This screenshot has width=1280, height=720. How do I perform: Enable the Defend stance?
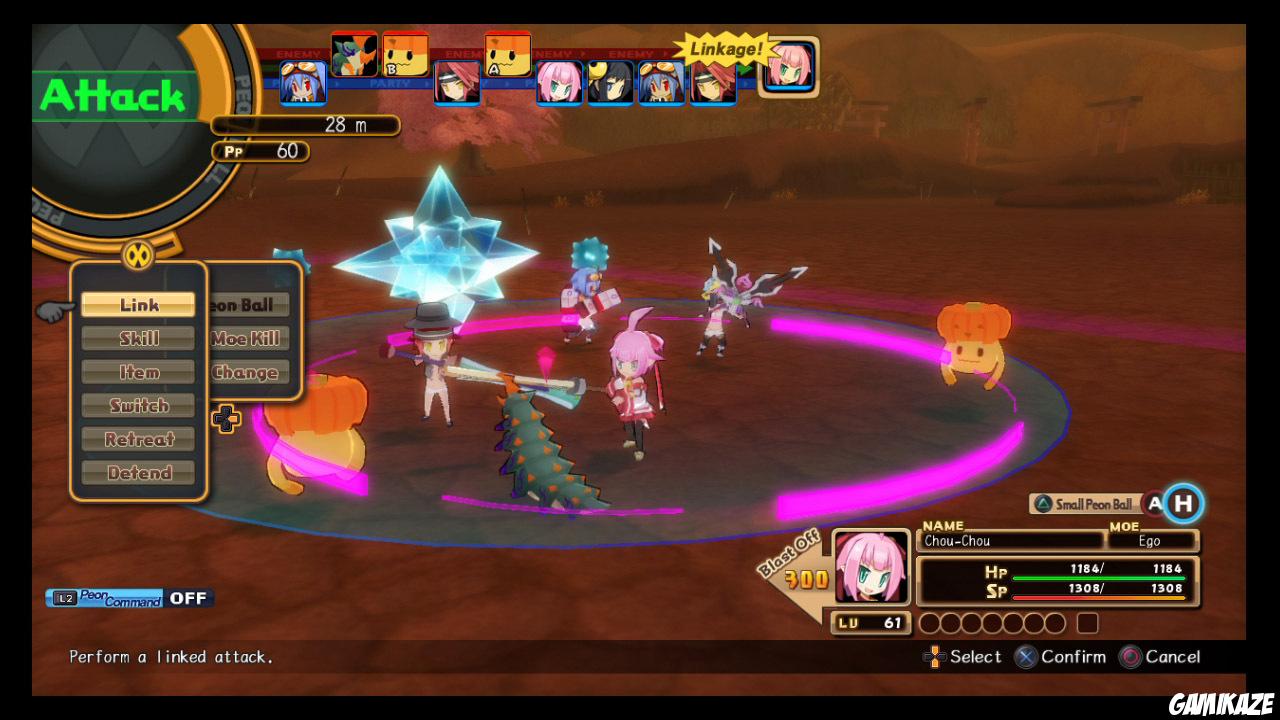138,472
